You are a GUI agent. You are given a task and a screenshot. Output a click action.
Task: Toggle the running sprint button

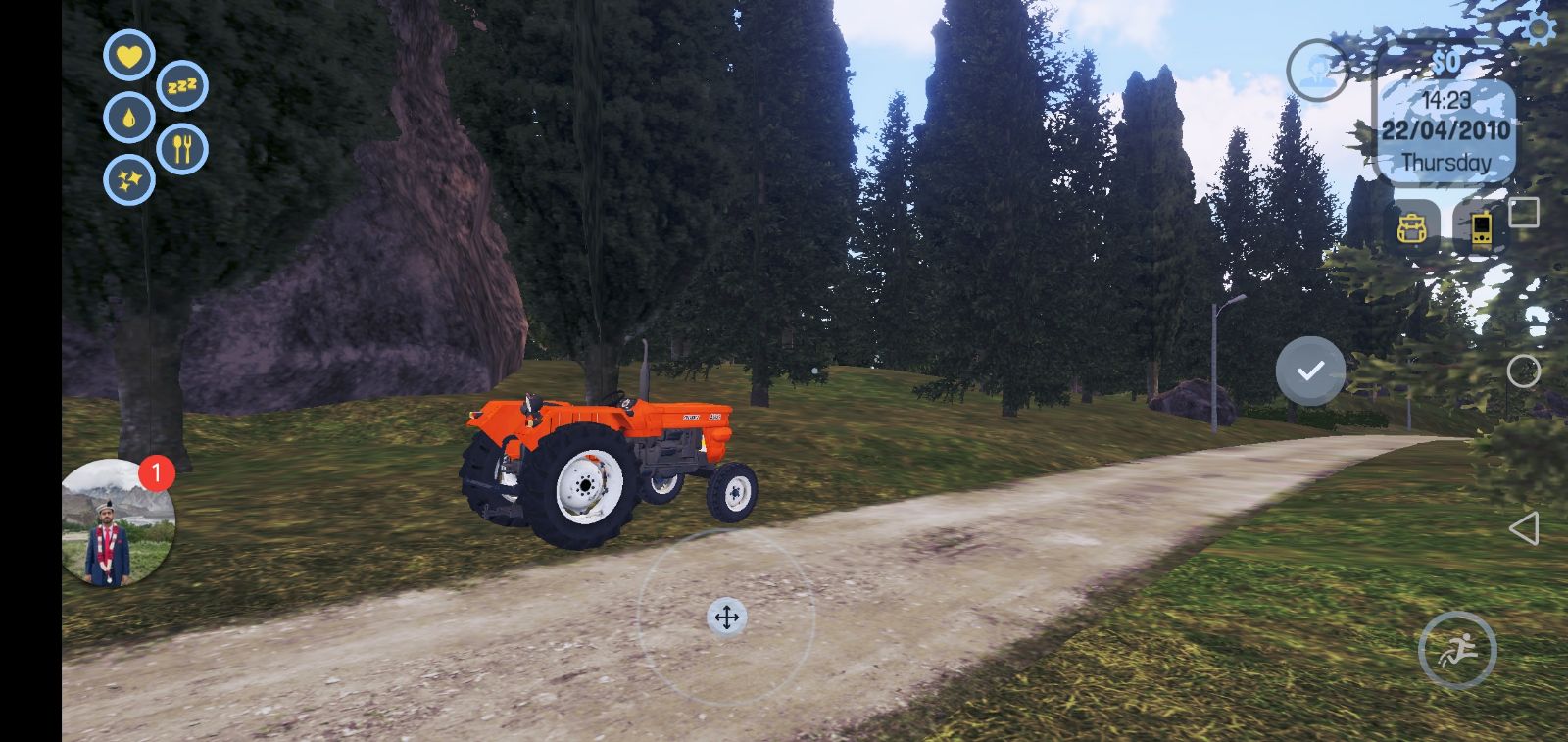pyautogui.click(x=1457, y=650)
